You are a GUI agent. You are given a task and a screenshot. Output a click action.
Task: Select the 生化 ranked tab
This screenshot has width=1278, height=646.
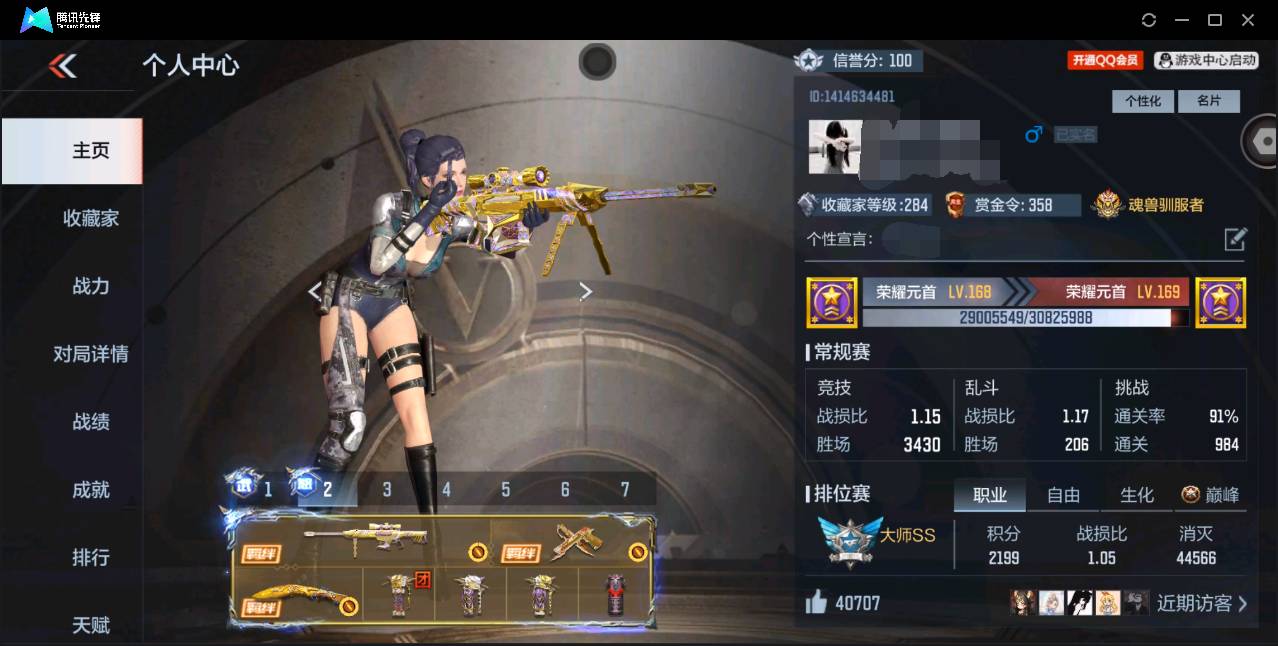pyautogui.click(x=1137, y=495)
